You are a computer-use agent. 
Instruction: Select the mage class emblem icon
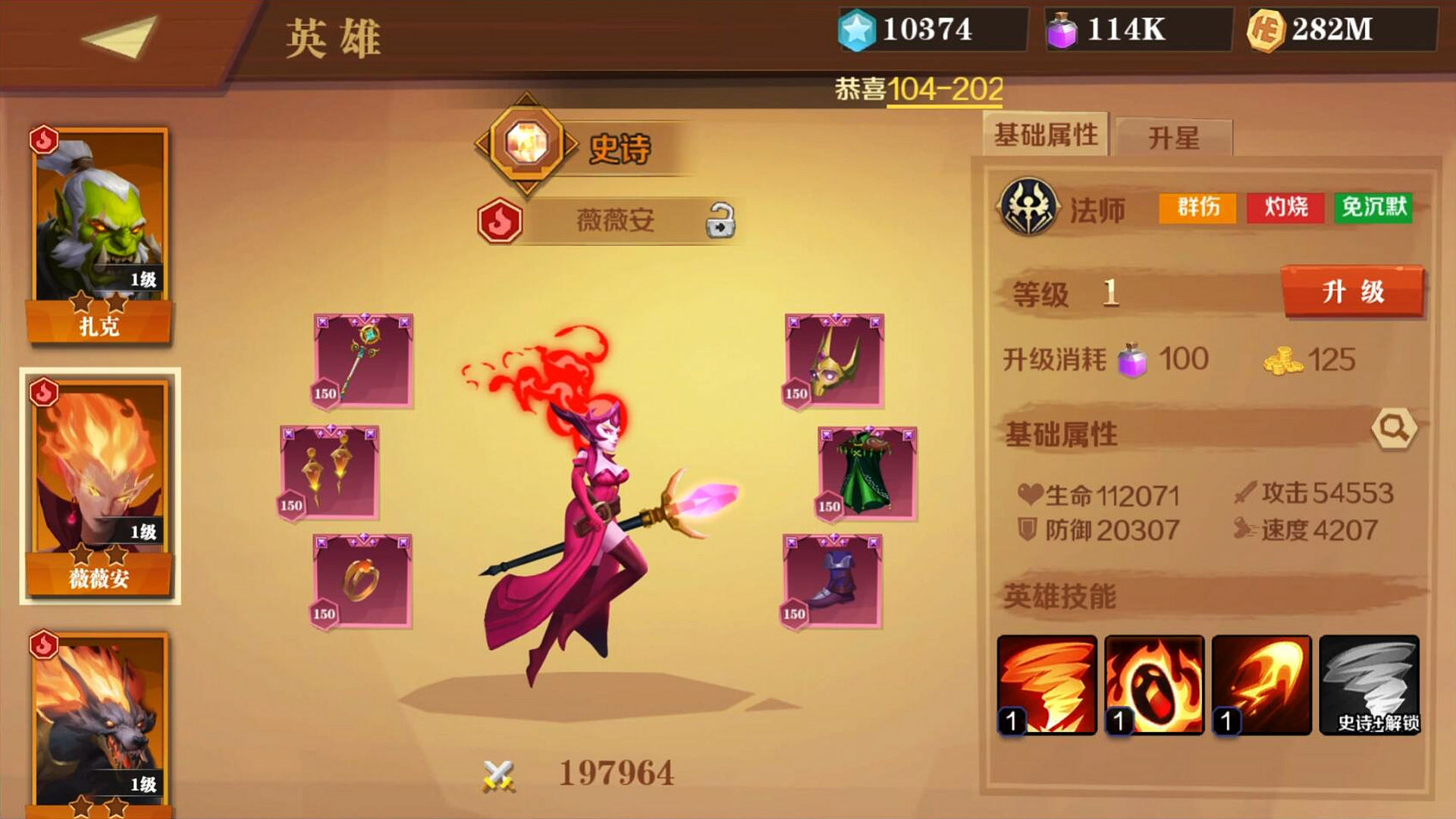point(1028,206)
